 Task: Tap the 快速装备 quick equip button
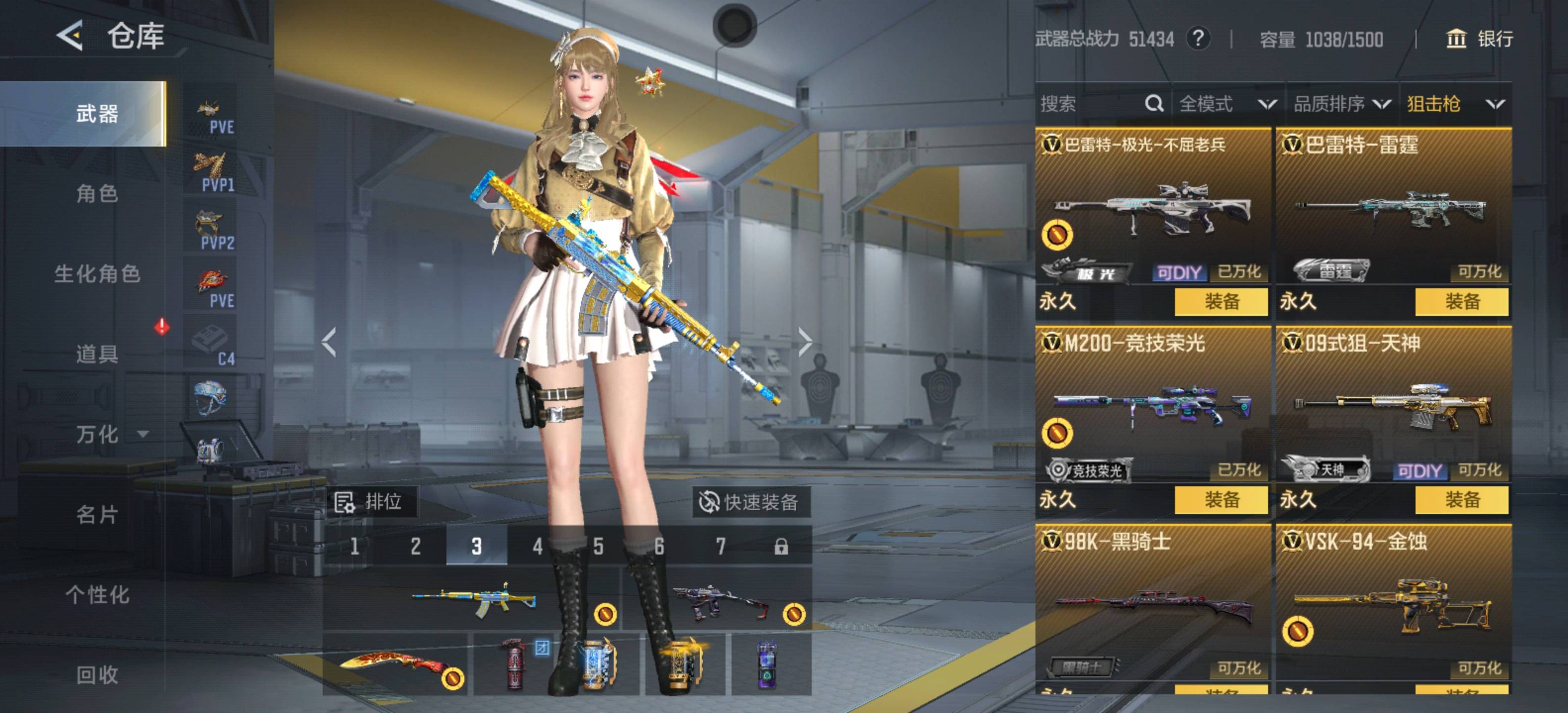tap(750, 503)
